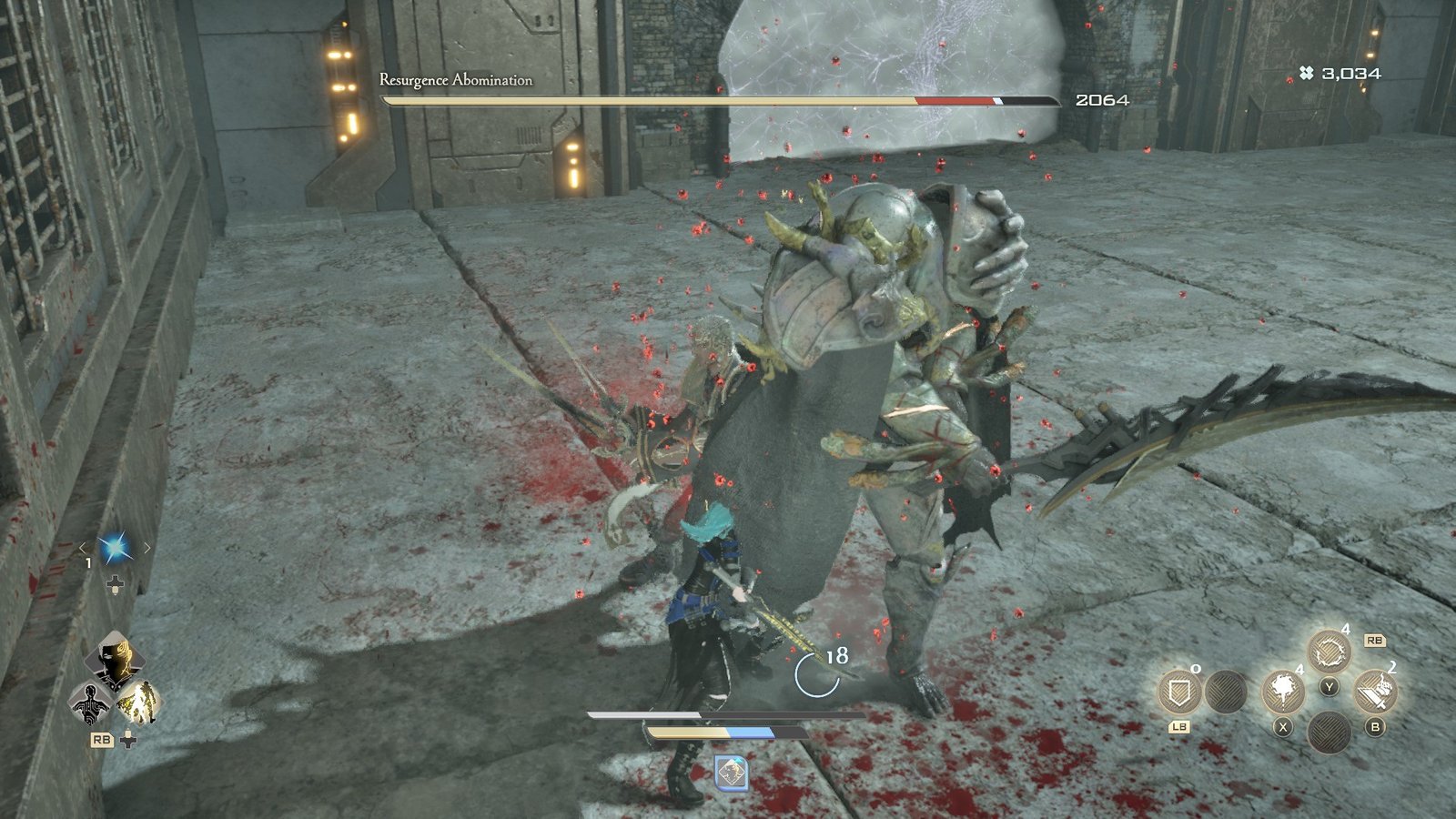This screenshot has width=1456, height=819.
Task: Use the sword strike ability beside the B prompt
Action: (1378, 691)
